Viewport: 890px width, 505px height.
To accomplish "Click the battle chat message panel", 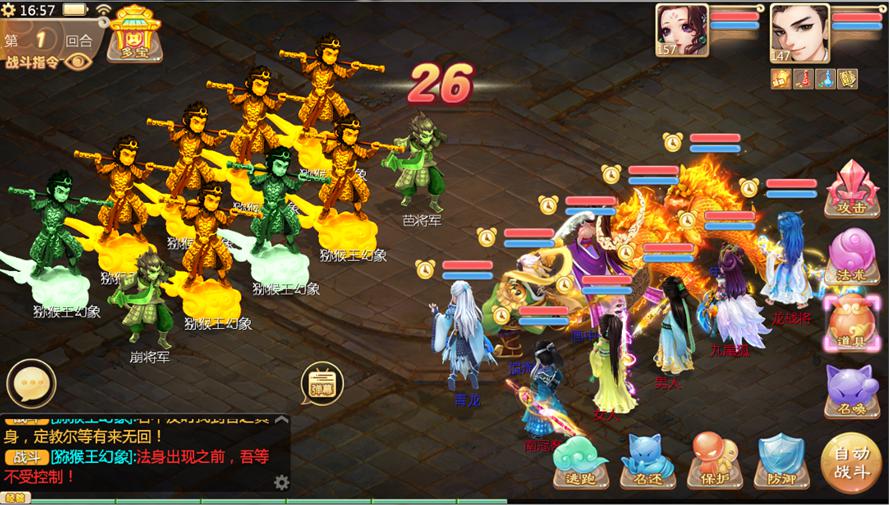I will click(140, 455).
